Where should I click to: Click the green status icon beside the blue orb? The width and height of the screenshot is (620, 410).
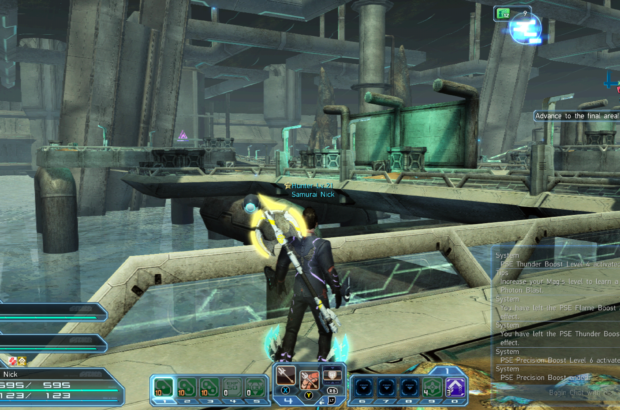click(501, 13)
